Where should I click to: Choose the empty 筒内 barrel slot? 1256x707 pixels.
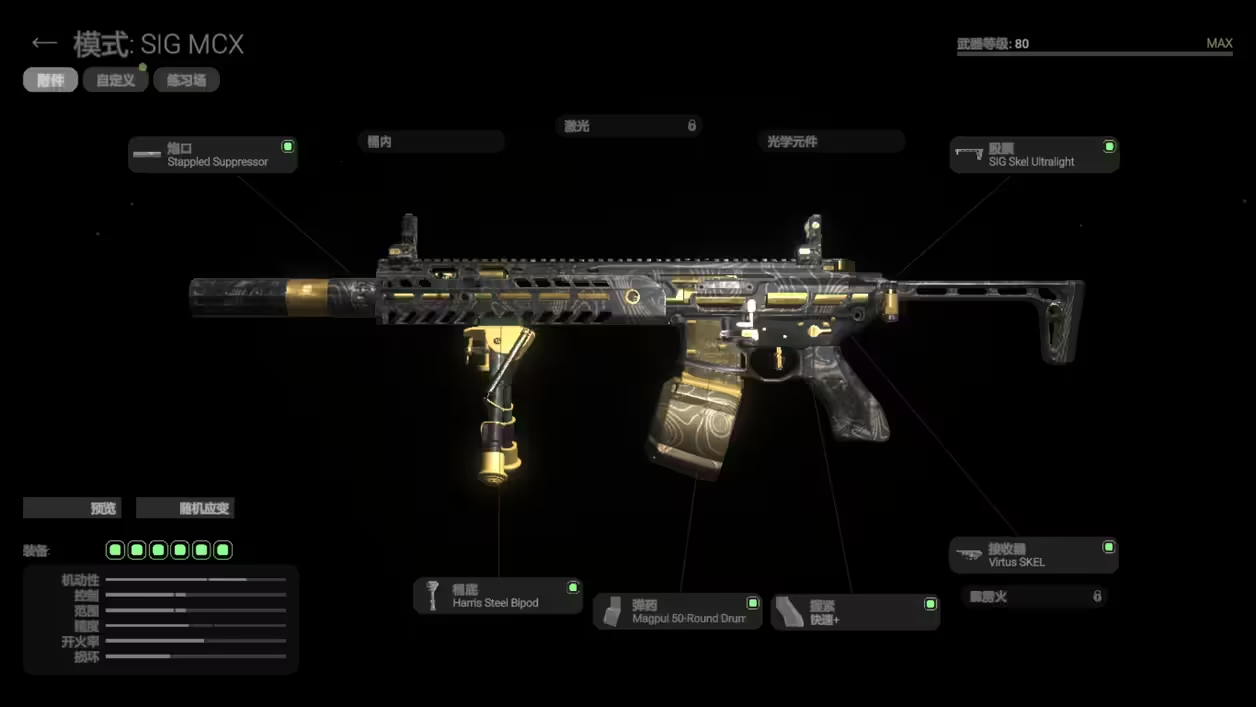tap(430, 142)
